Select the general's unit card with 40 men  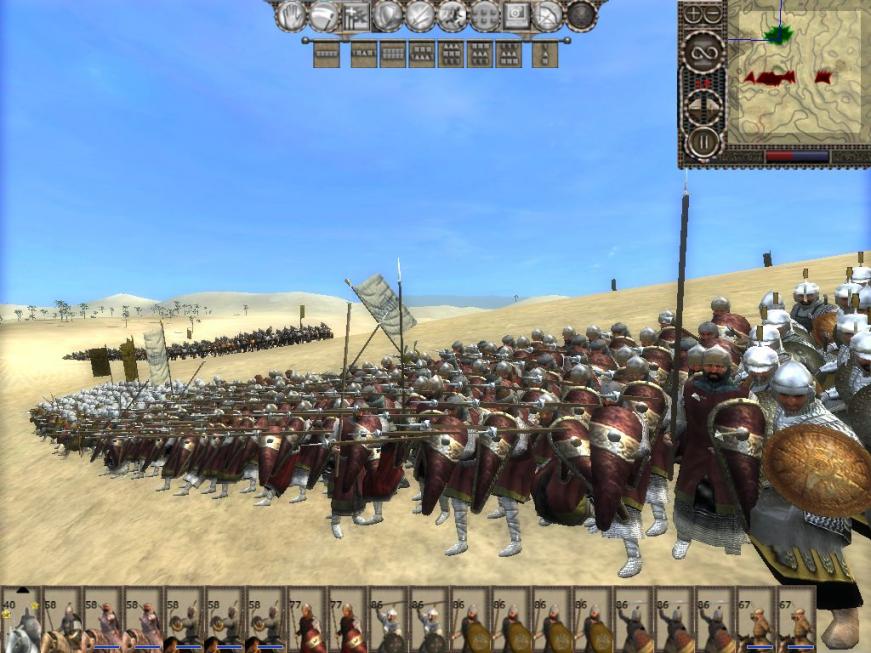pos(21,620)
